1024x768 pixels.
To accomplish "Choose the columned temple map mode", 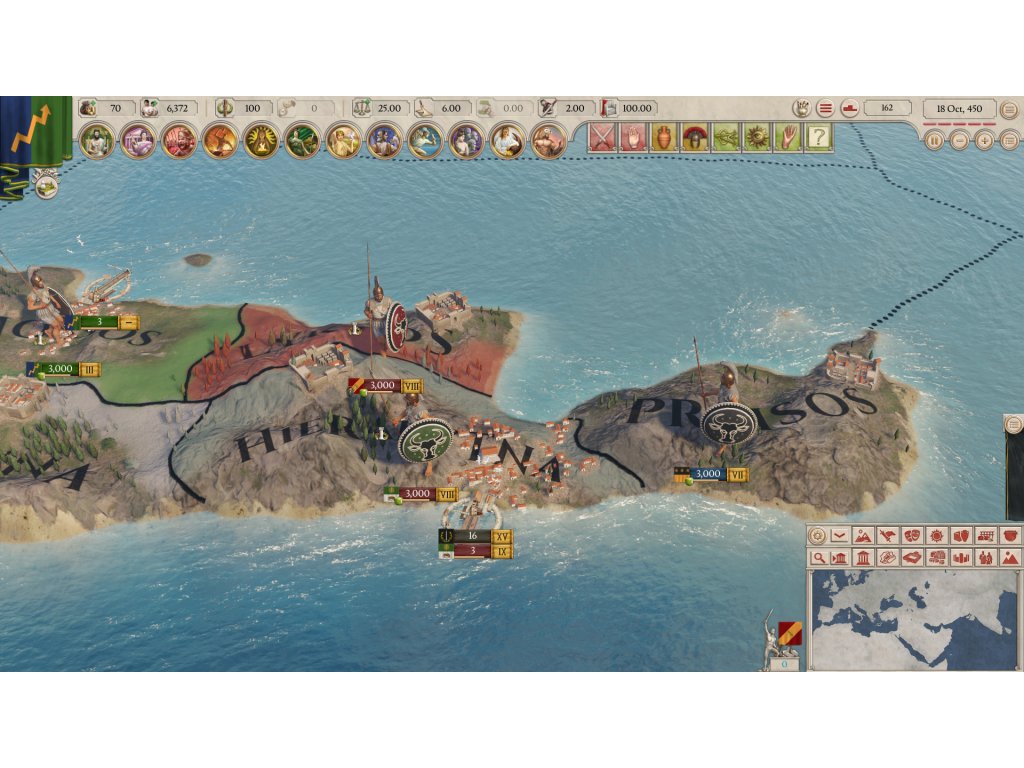I will click(x=862, y=558).
